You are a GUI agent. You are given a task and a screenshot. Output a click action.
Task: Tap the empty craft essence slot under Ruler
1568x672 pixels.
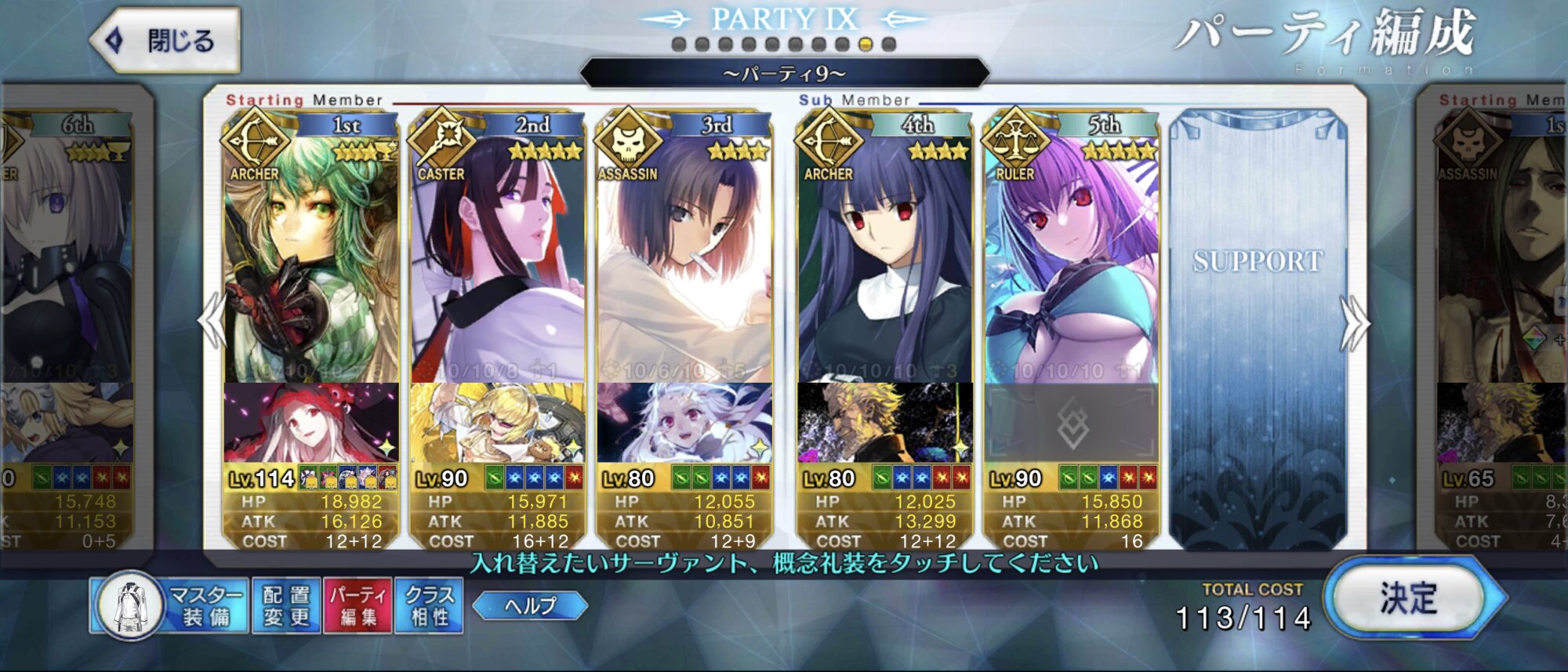click(x=1072, y=423)
